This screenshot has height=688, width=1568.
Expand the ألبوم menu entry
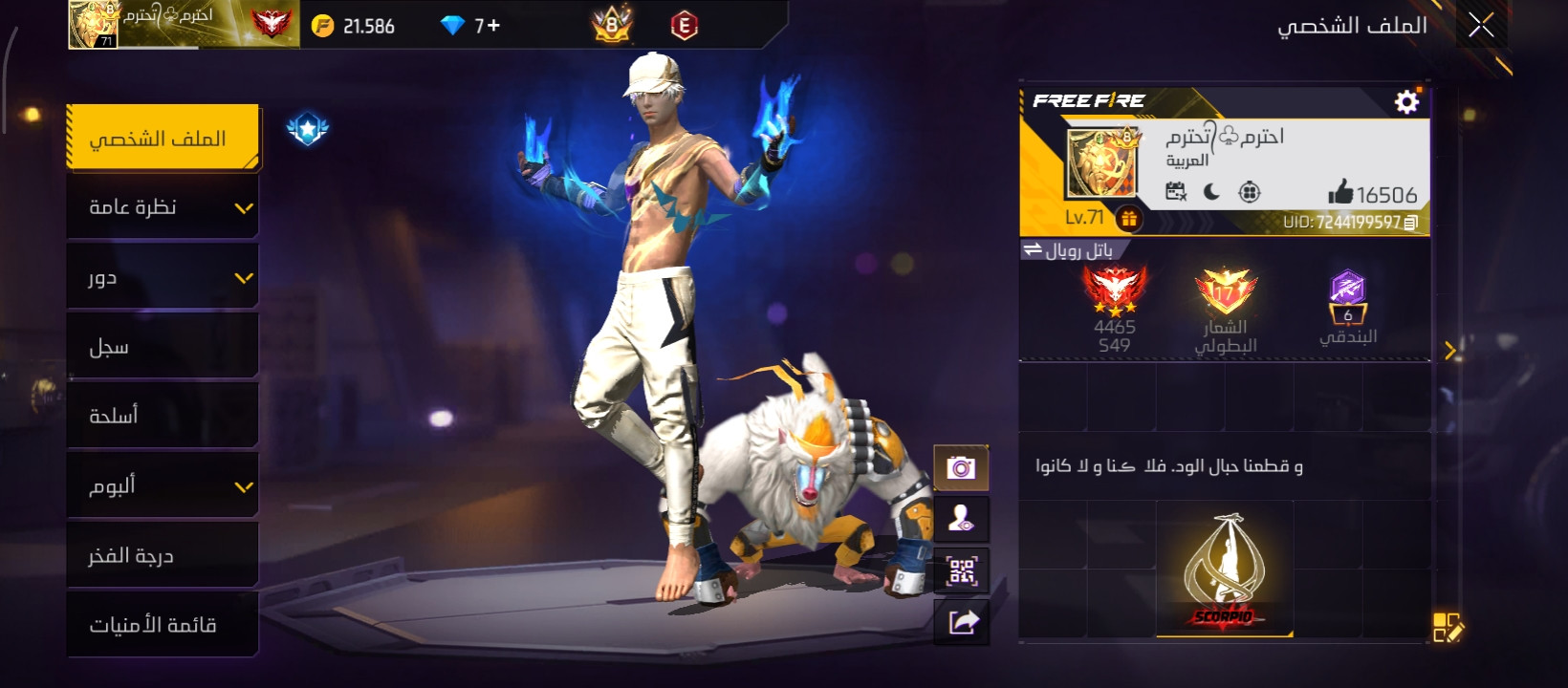(x=163, y=486)
